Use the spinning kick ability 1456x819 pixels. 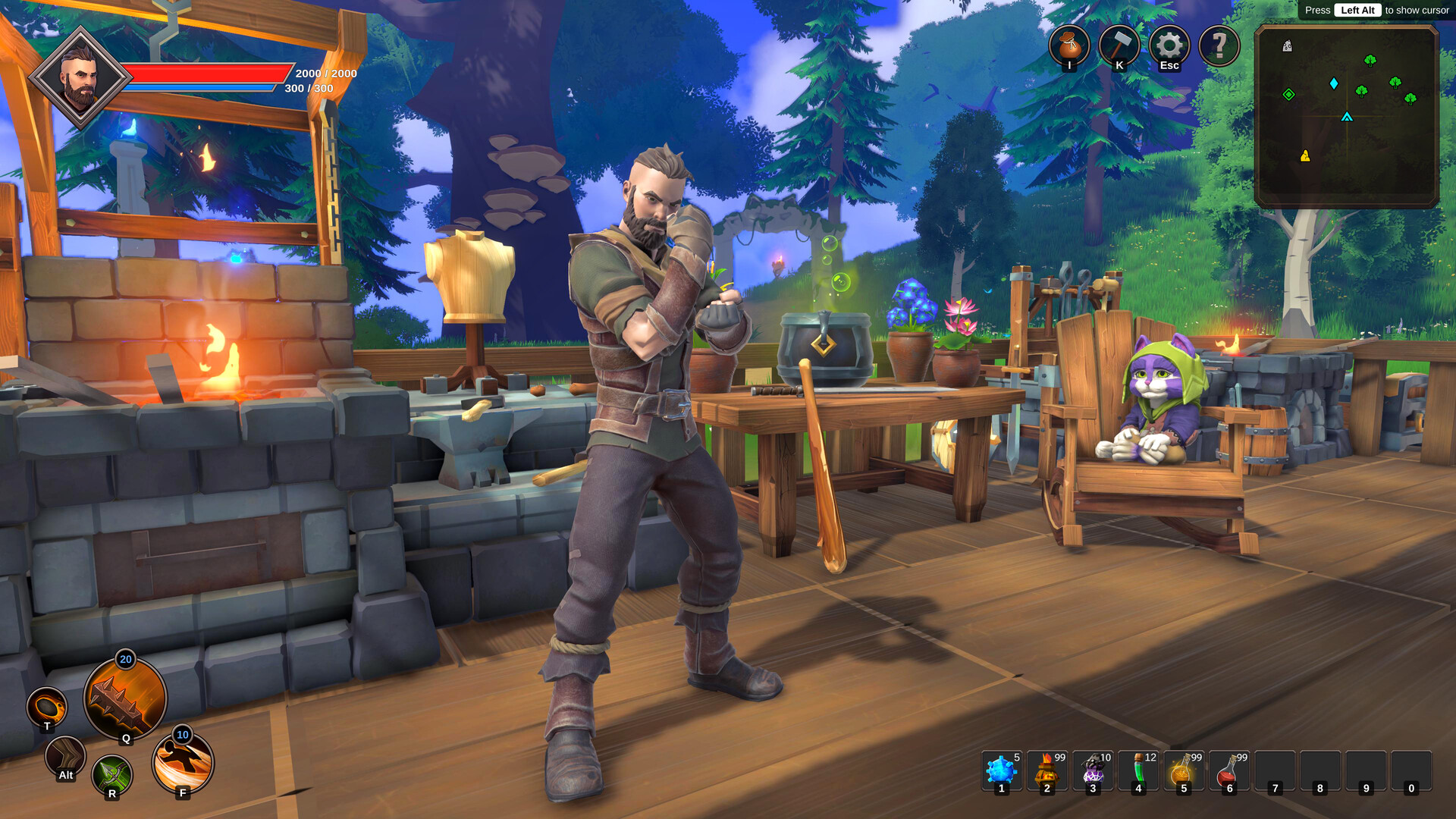point(183,762)
